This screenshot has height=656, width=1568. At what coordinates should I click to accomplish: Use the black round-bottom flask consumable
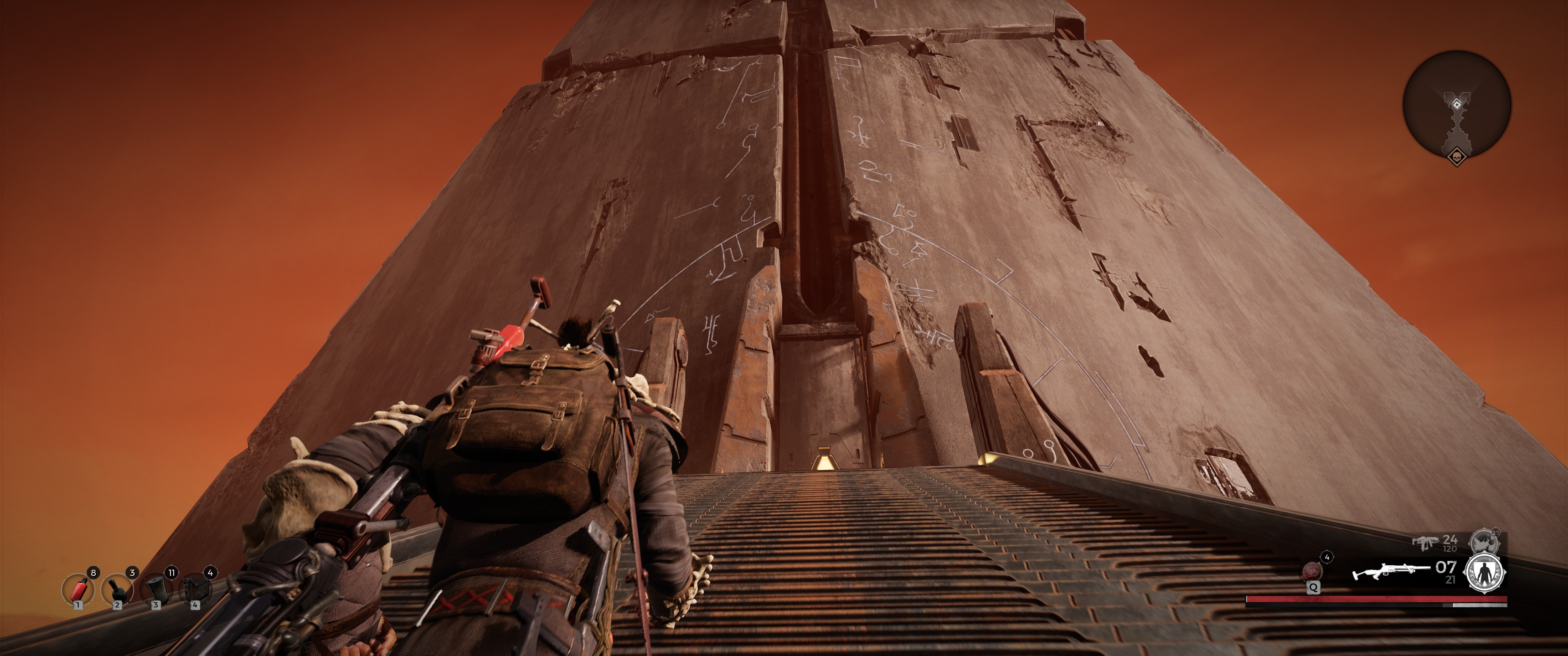pos(117,589)
